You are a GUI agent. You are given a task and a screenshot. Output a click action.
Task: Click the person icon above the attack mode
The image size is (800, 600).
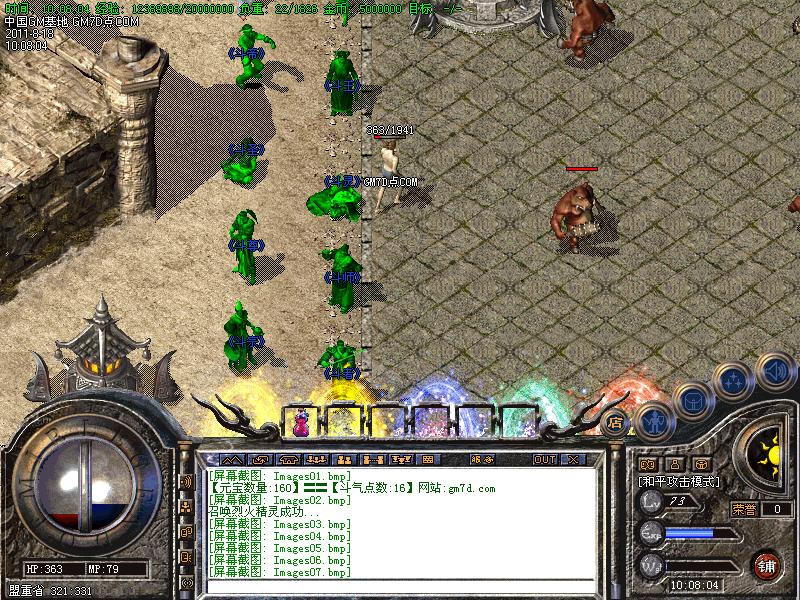675,464
